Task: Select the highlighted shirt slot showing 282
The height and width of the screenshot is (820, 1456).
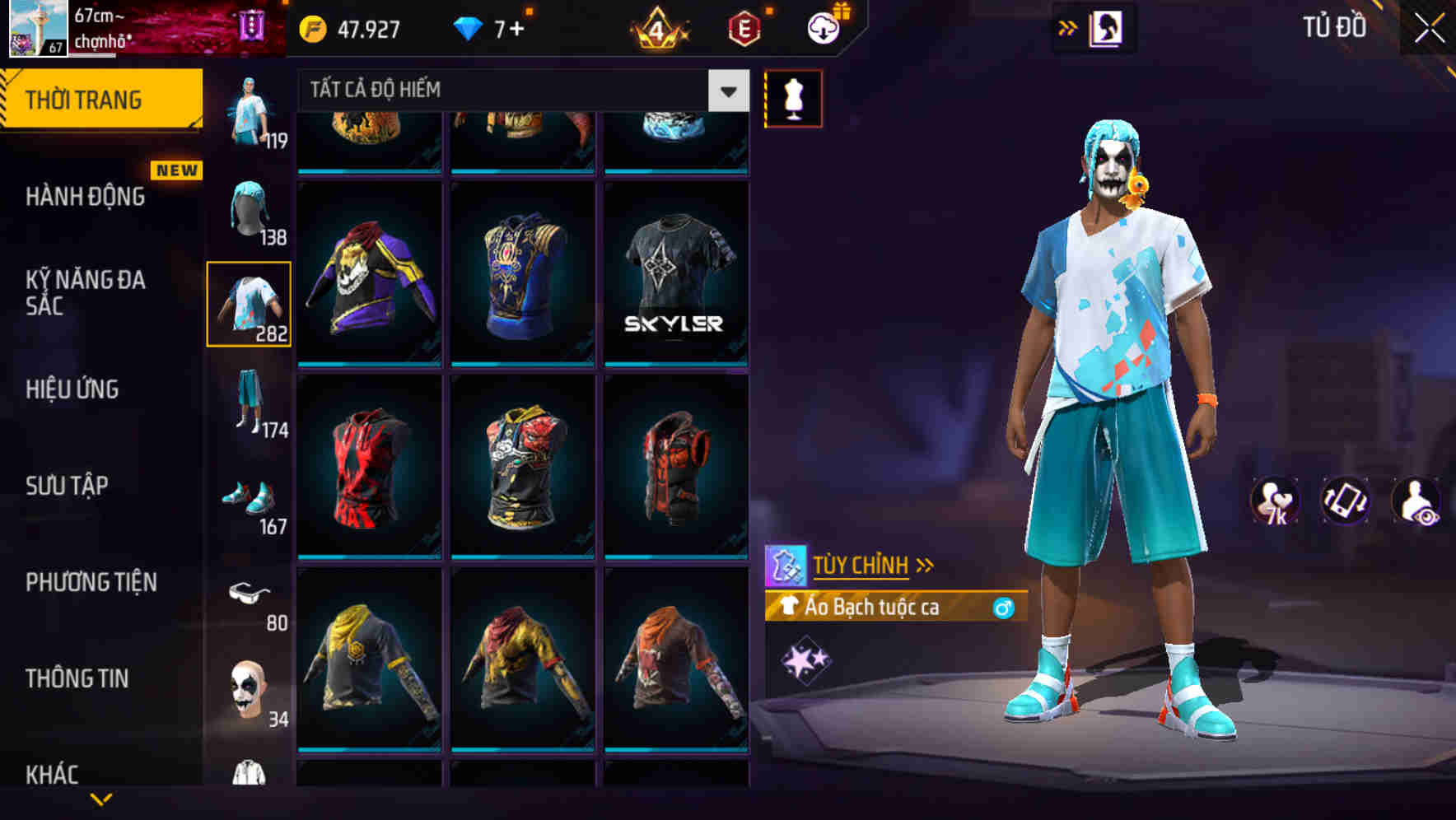Action: point(249,305)
